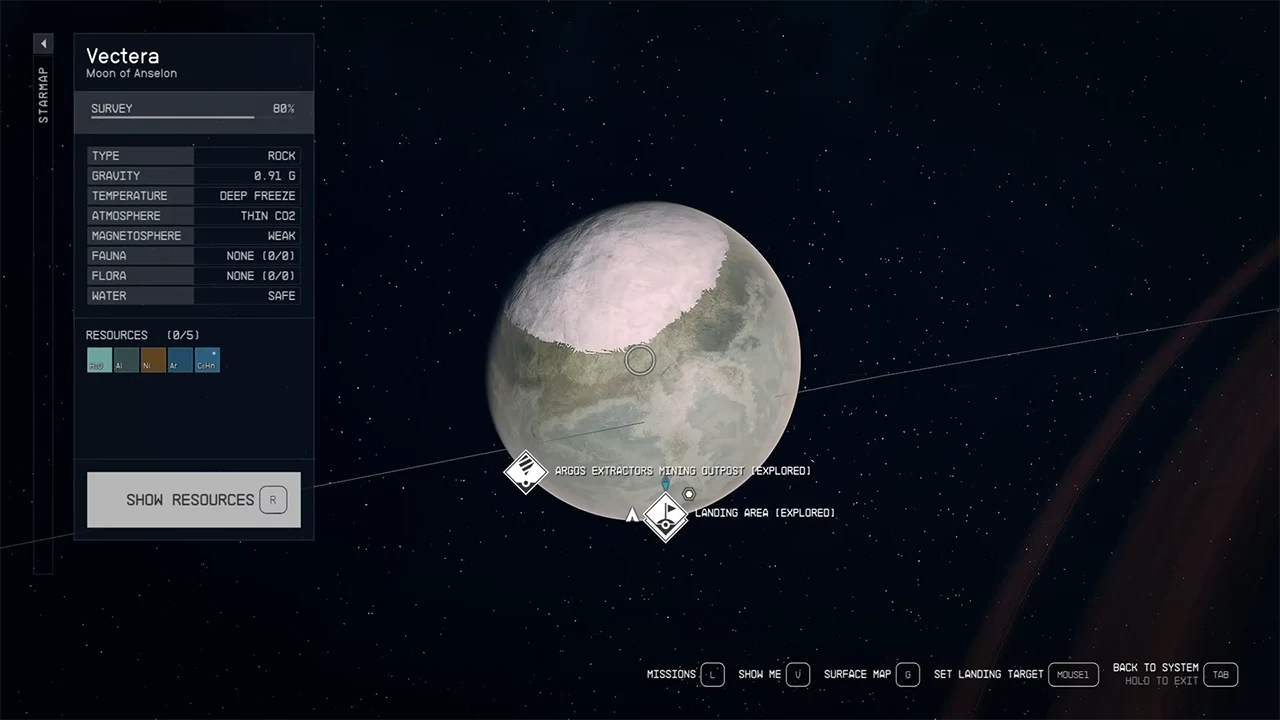Screen dimensions: 1280x720
Task: Click the circular landing target cursor on planet
Action: (640, 360)
